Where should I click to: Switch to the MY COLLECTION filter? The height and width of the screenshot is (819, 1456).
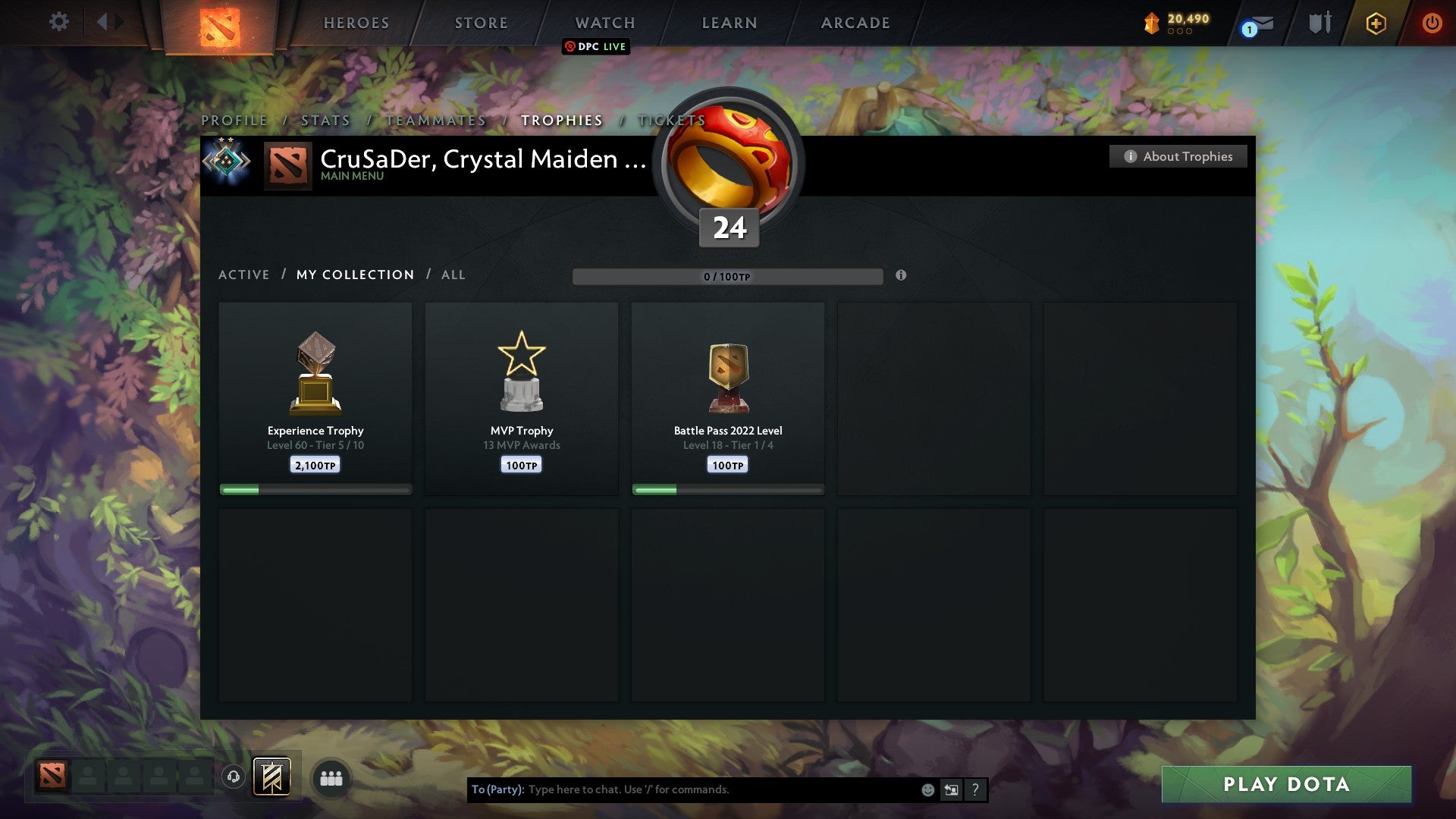(354, 275)
